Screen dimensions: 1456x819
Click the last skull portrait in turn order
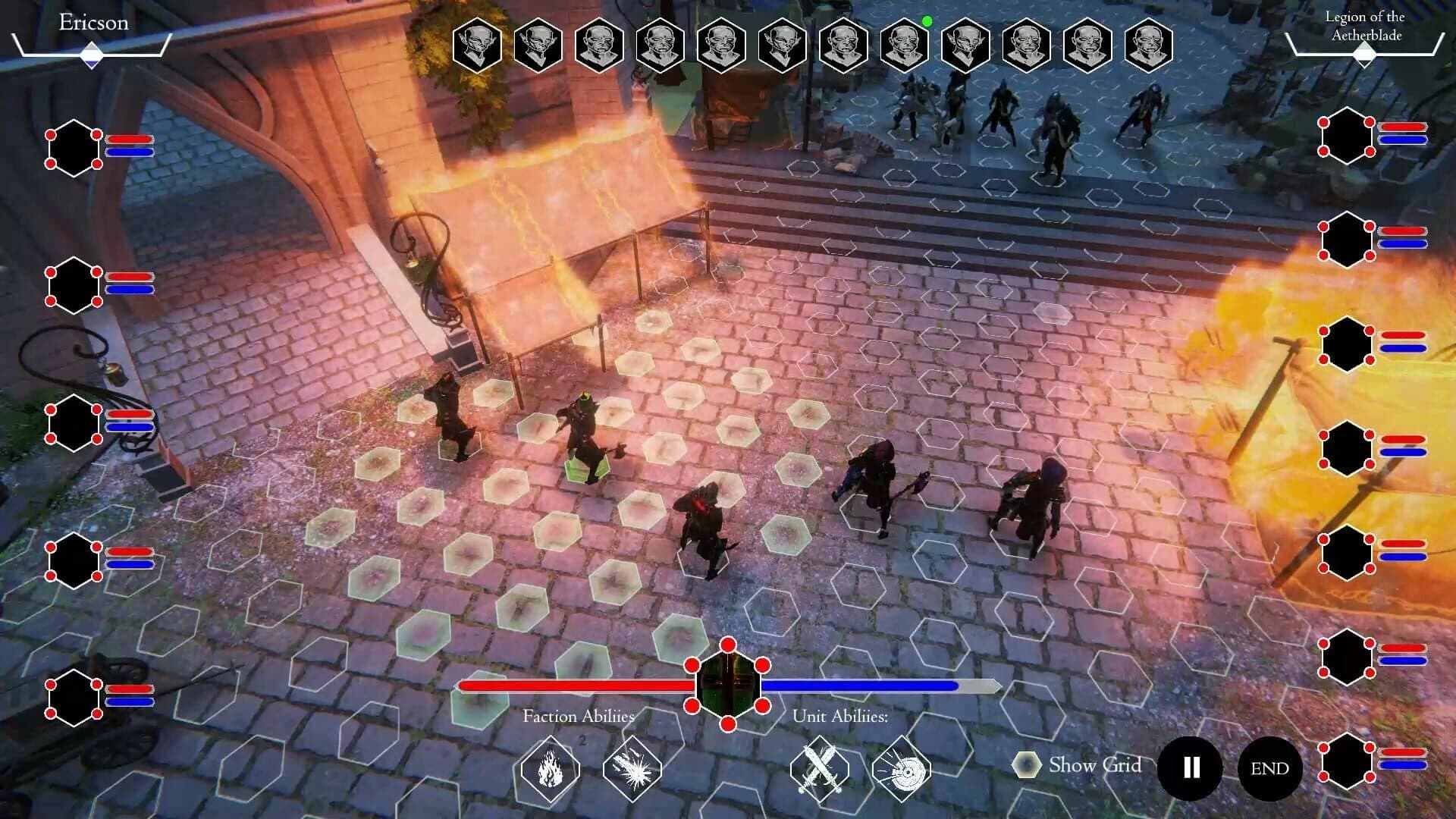pos(1147,45)
